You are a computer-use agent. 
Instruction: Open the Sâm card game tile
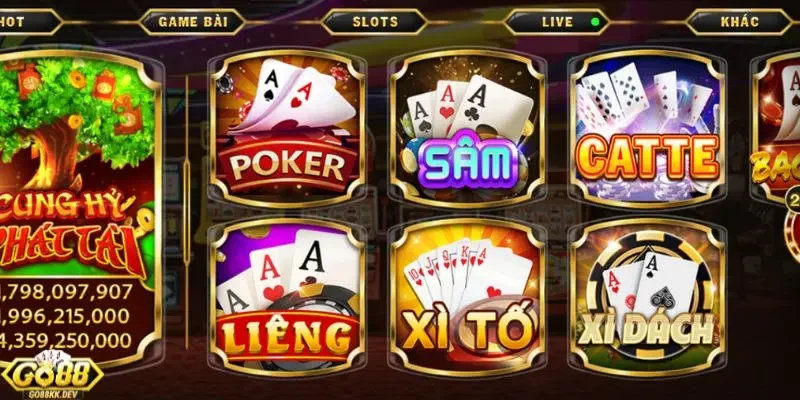(x=467, y=127)
